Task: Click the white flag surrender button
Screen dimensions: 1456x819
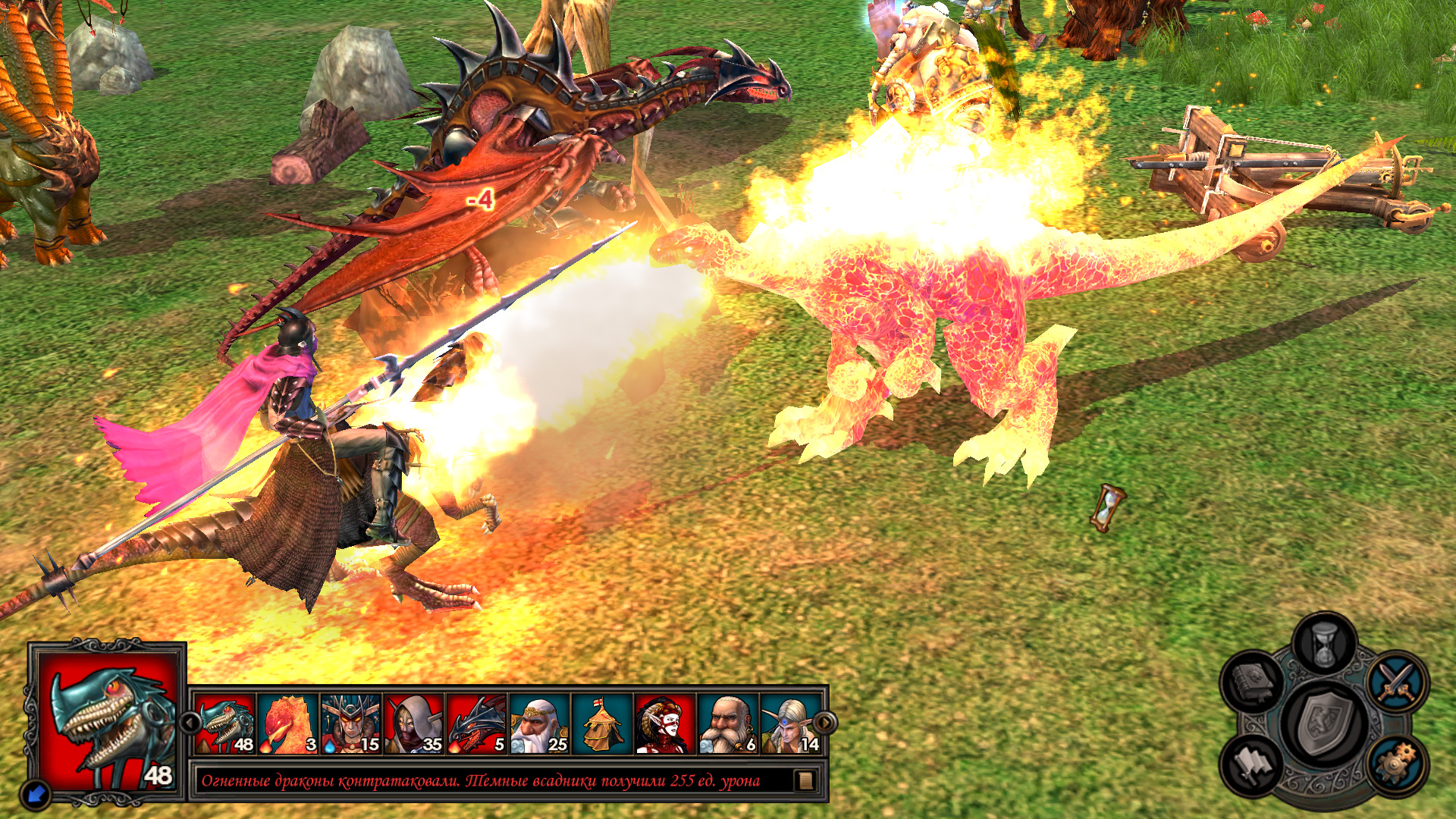Action: pos(1251,764)
